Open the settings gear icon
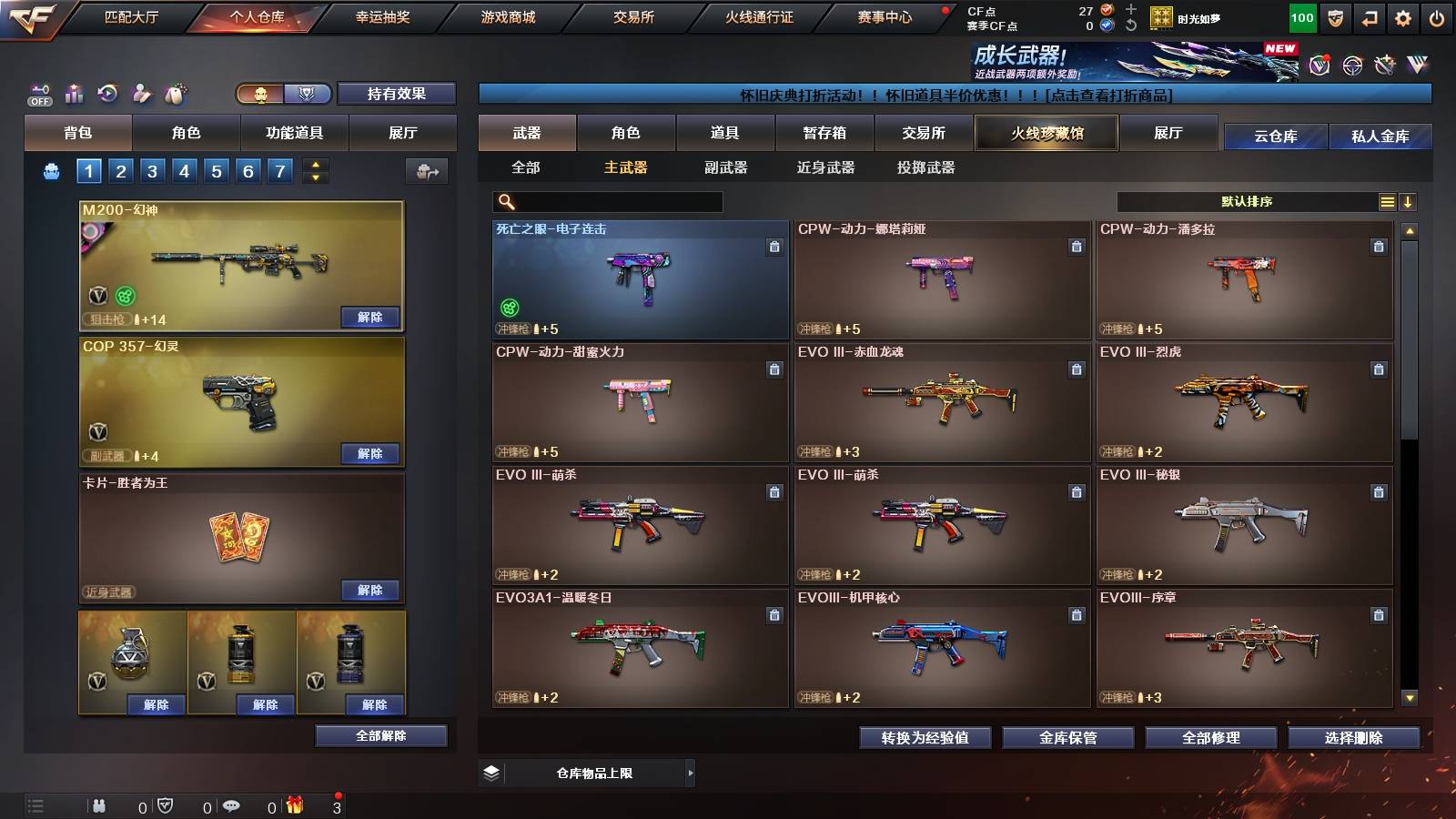1456x819 pixels. 1401,17
